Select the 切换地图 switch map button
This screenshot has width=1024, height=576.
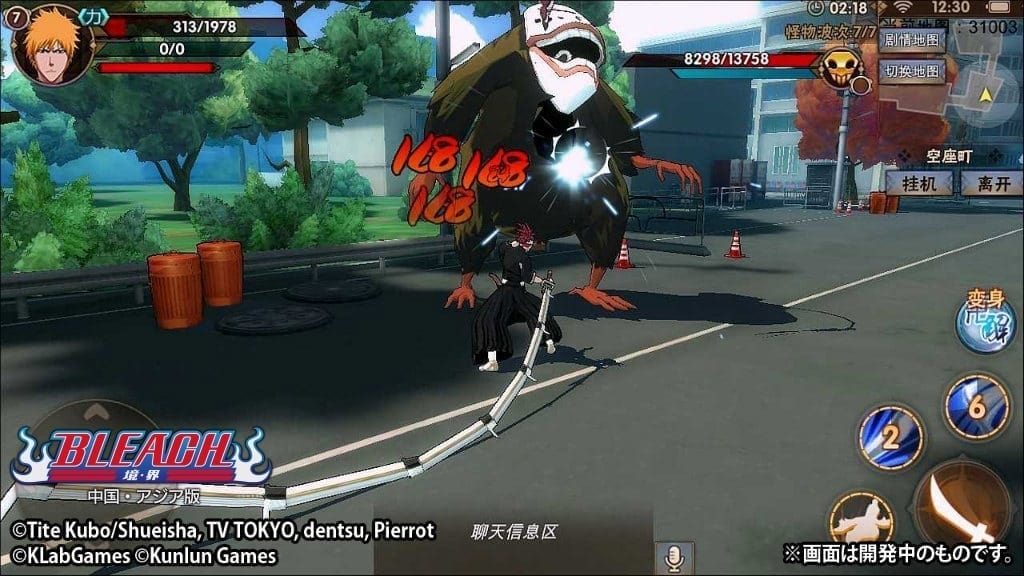[x=913, y=71]
